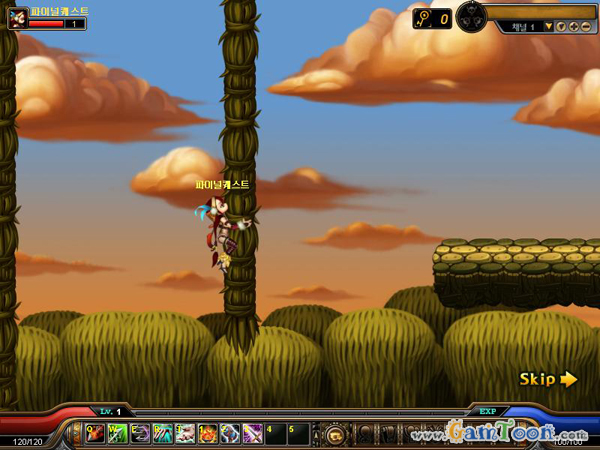Click the minus button beside the channel selector
The image size is (600, 450).
585,27
